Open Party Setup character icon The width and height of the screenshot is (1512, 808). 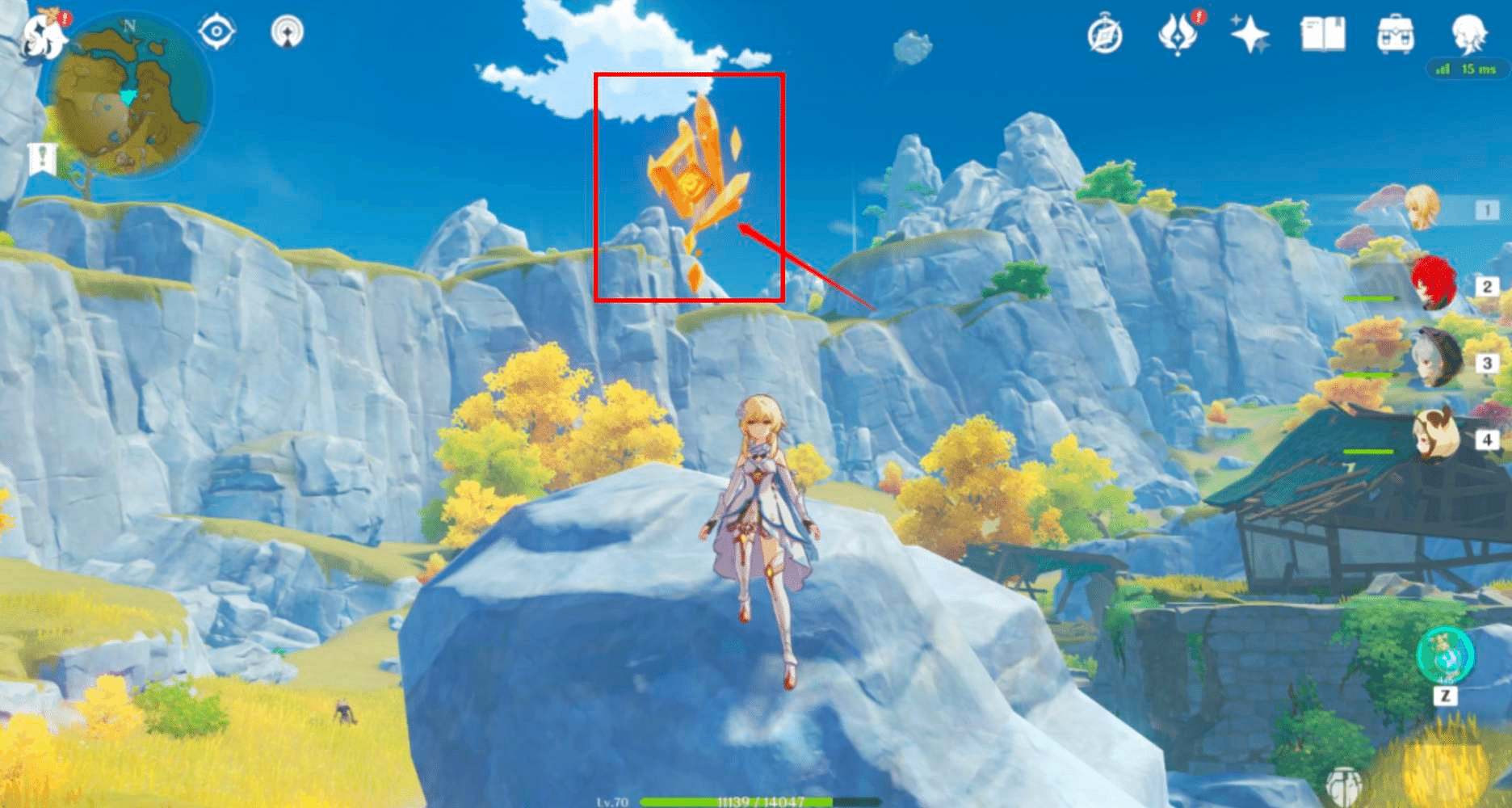click(x=1472, y=34)
